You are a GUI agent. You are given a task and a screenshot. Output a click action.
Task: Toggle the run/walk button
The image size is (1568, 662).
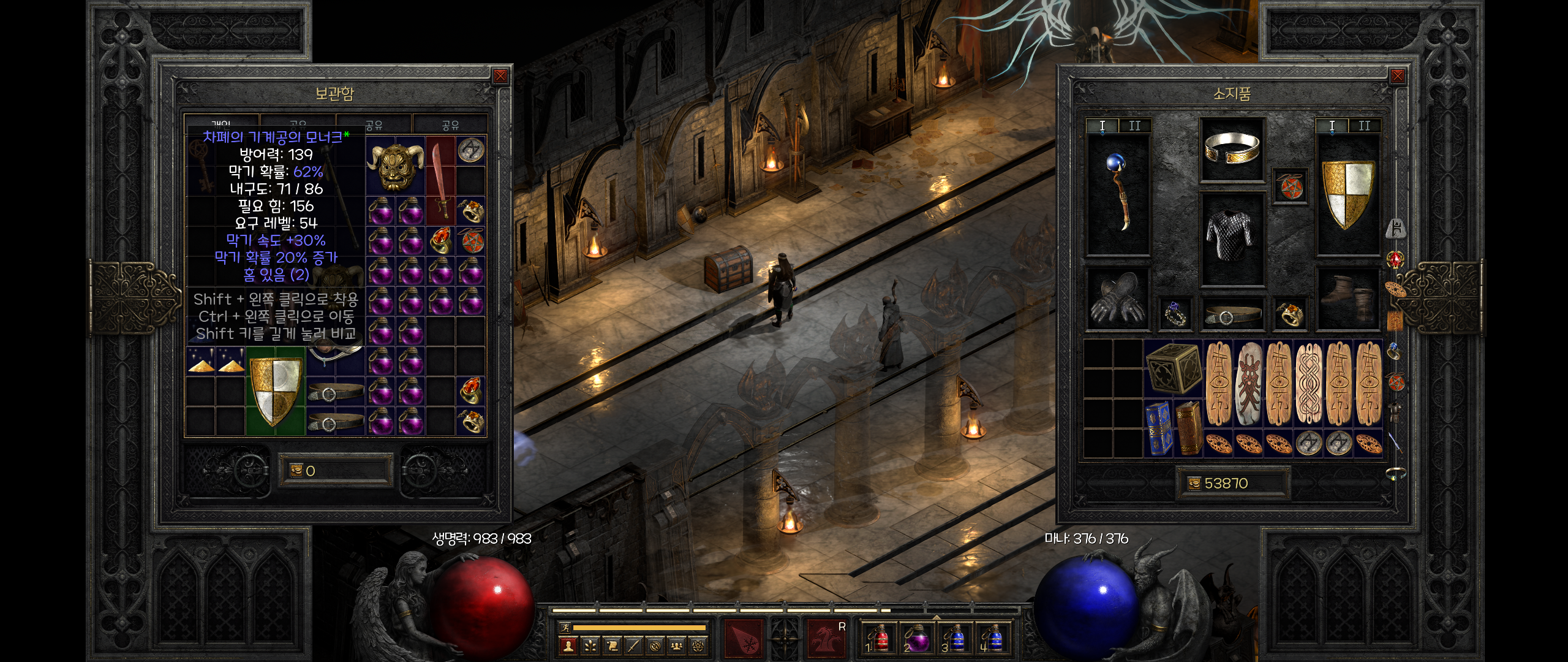point(566,628)
